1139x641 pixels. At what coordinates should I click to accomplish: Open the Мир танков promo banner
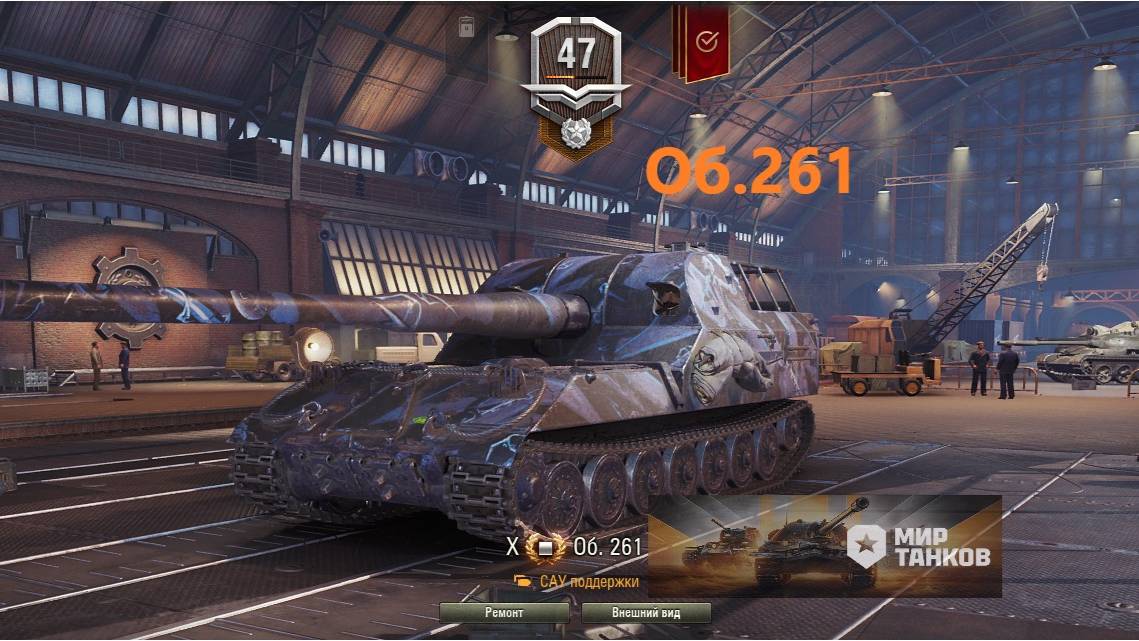[x=824, y=546]
